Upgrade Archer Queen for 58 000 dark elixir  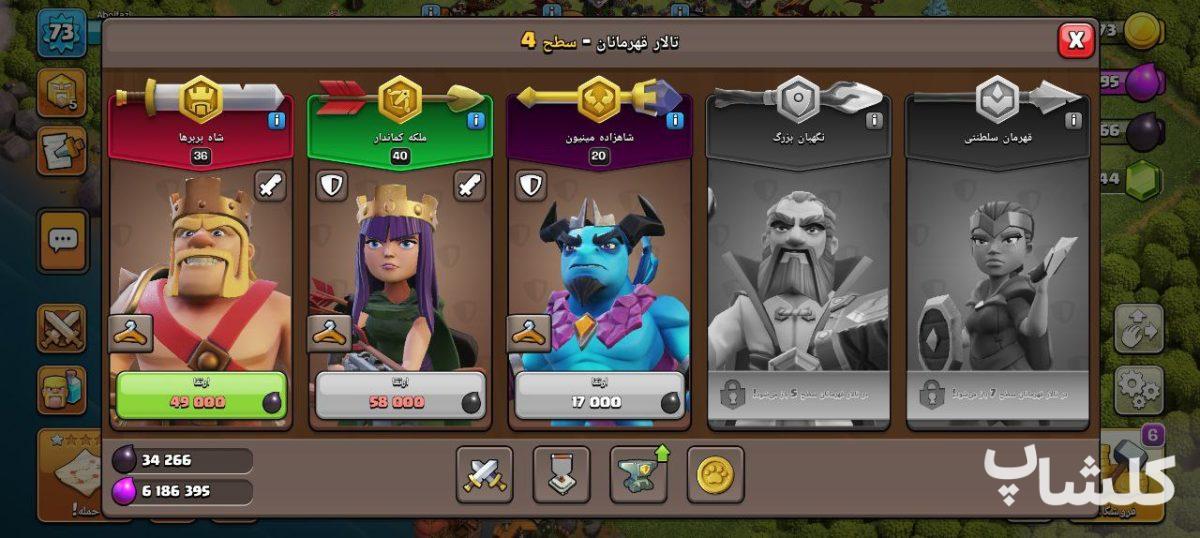pos(400,395)
